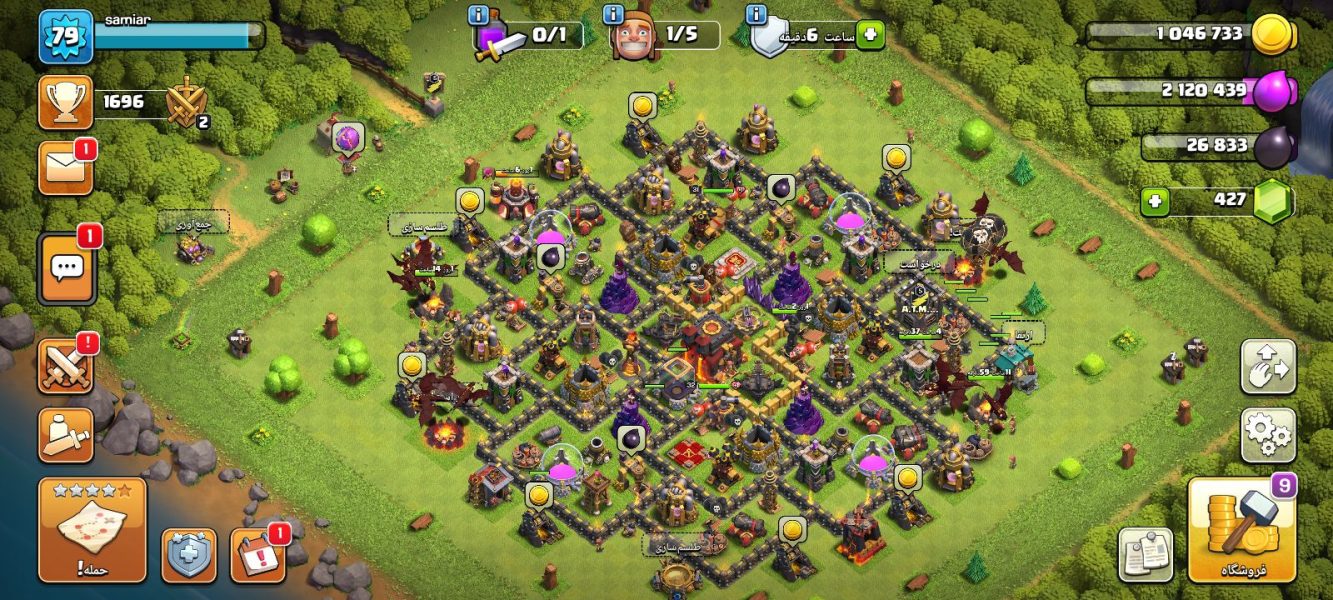Open the events calendar icon
The height and width of the screenshot is (600, 1333).
pos(257,555)
